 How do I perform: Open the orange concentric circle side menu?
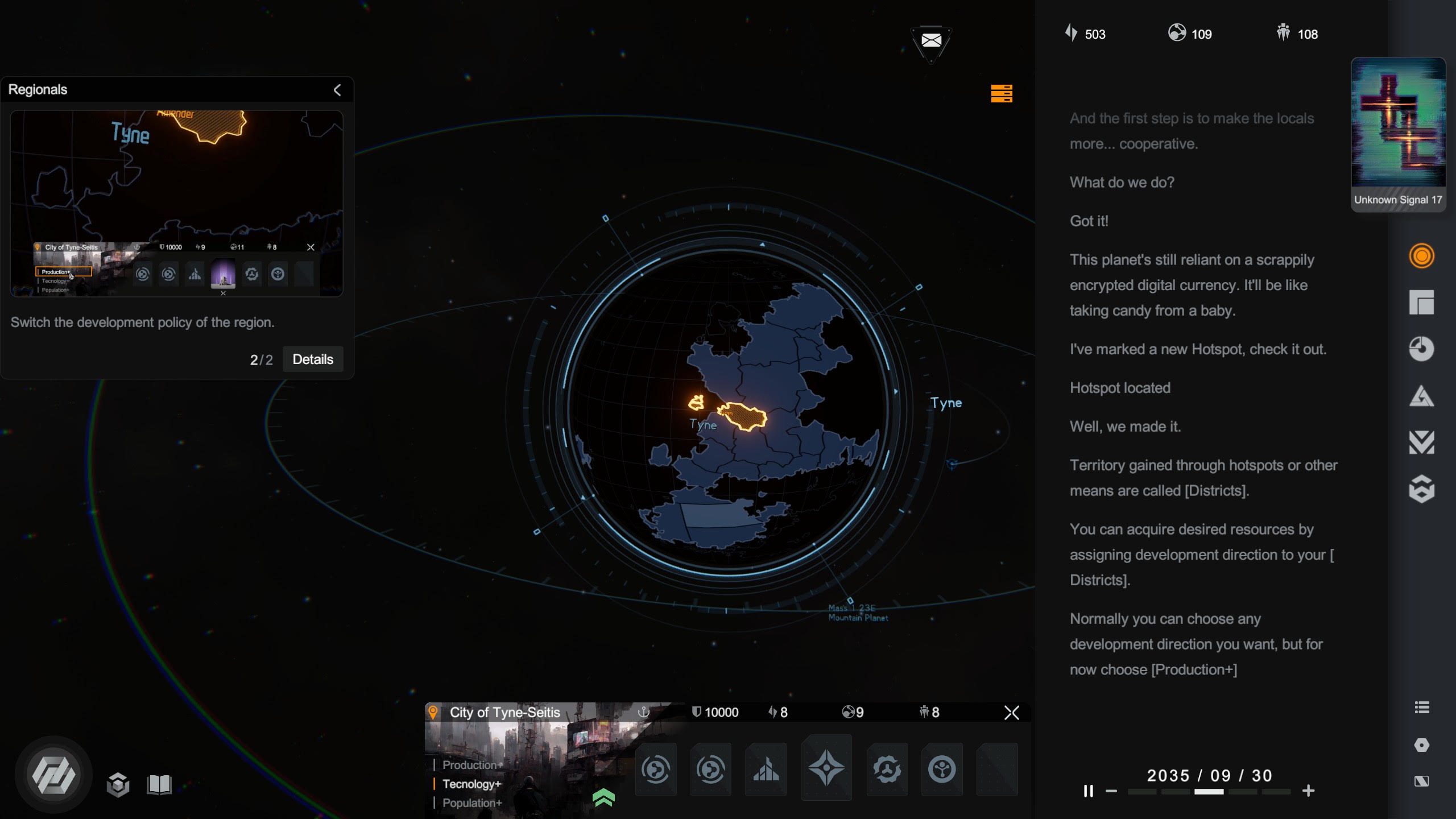click(x=1421, y=256)
